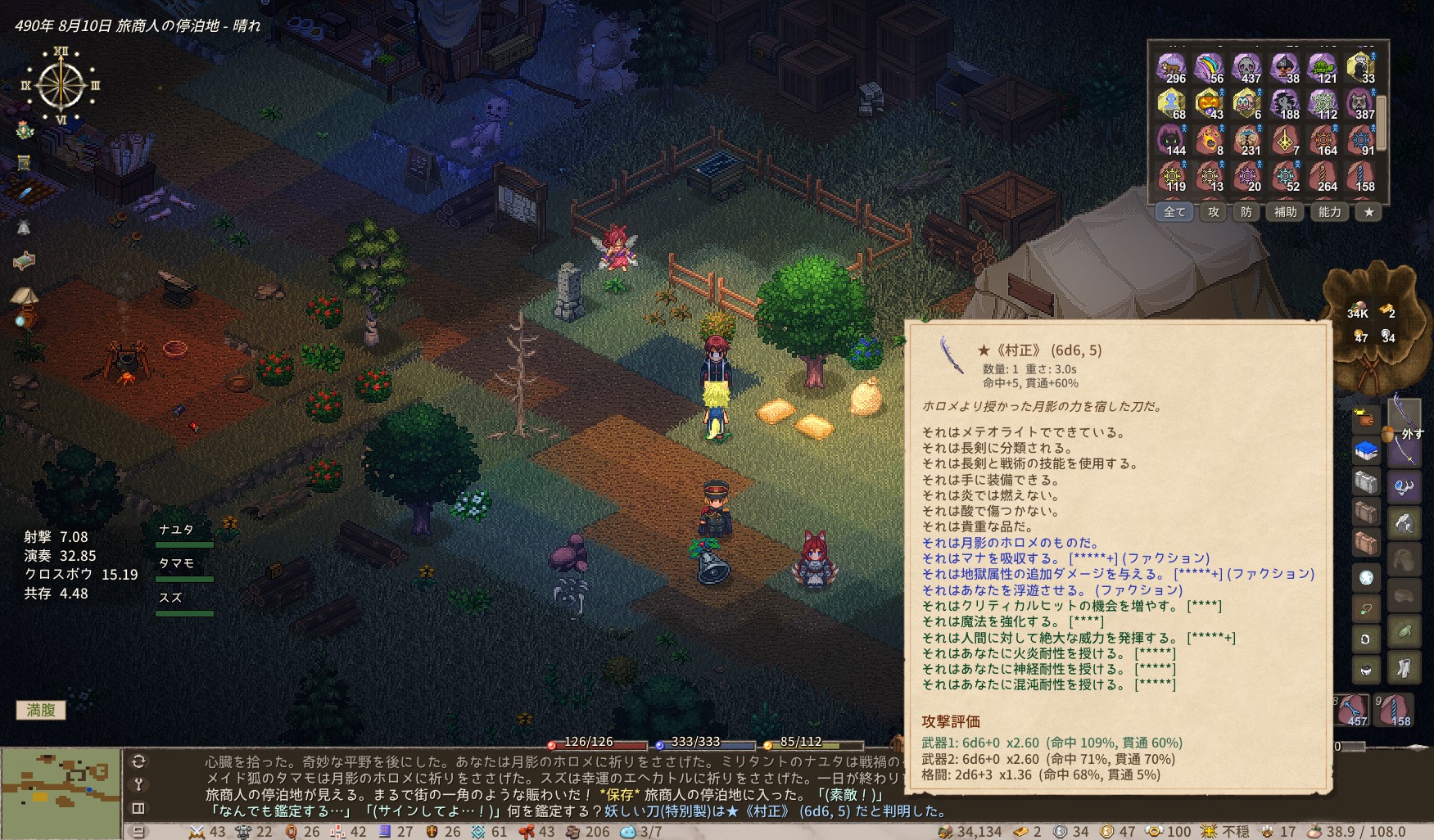This screenshot has height=840, width=1434.
Task: Open the minimap in the bottom corner
Action: pyautogui.click(x=61, y=791)
